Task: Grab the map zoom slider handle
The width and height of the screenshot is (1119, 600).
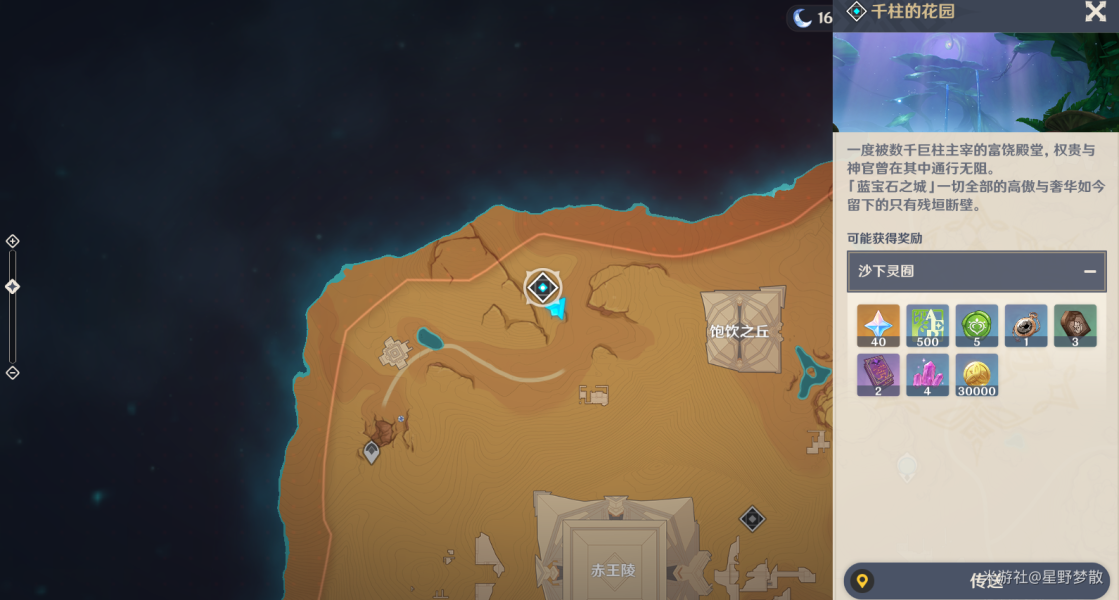Action: (x=13, y=287)
